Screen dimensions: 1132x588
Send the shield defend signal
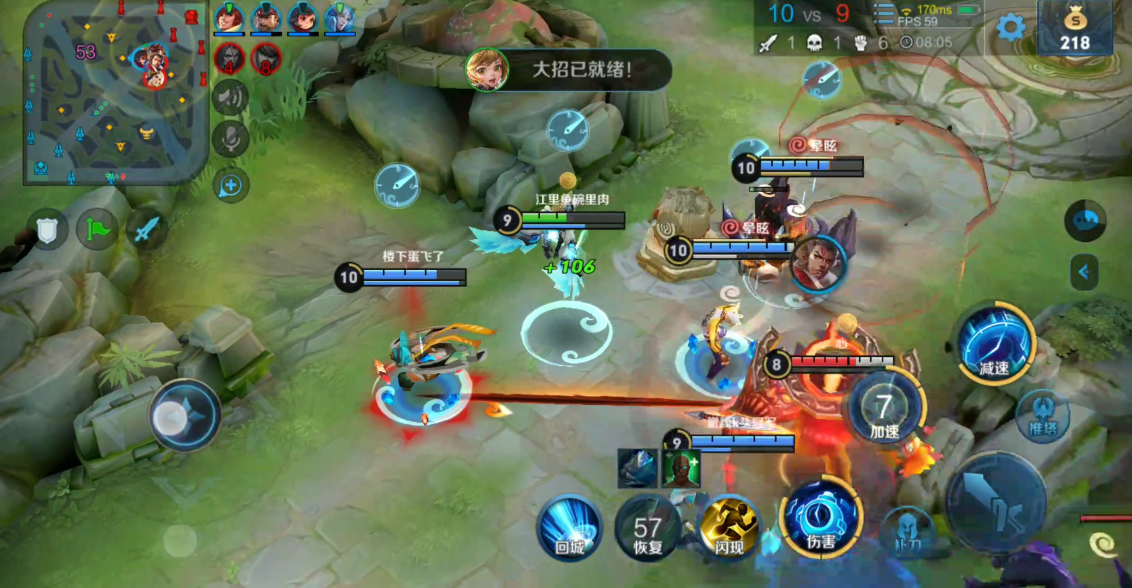click(x=47, y=230)
